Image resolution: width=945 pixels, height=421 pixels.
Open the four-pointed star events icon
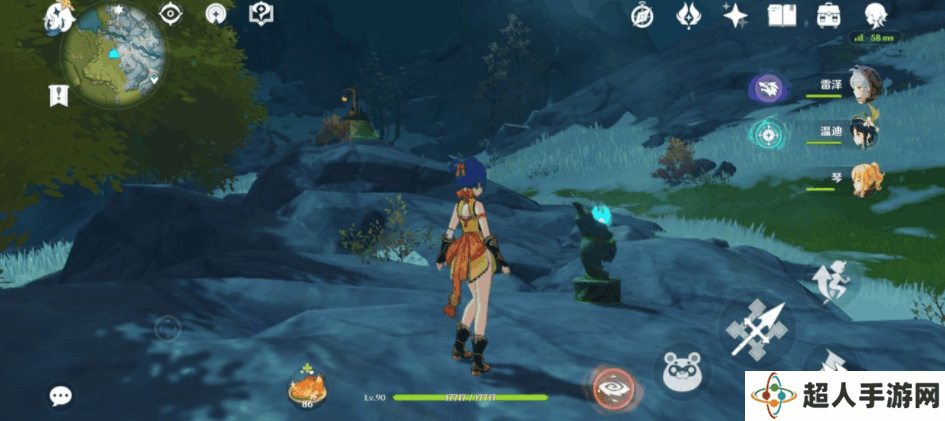pos(736,15)
